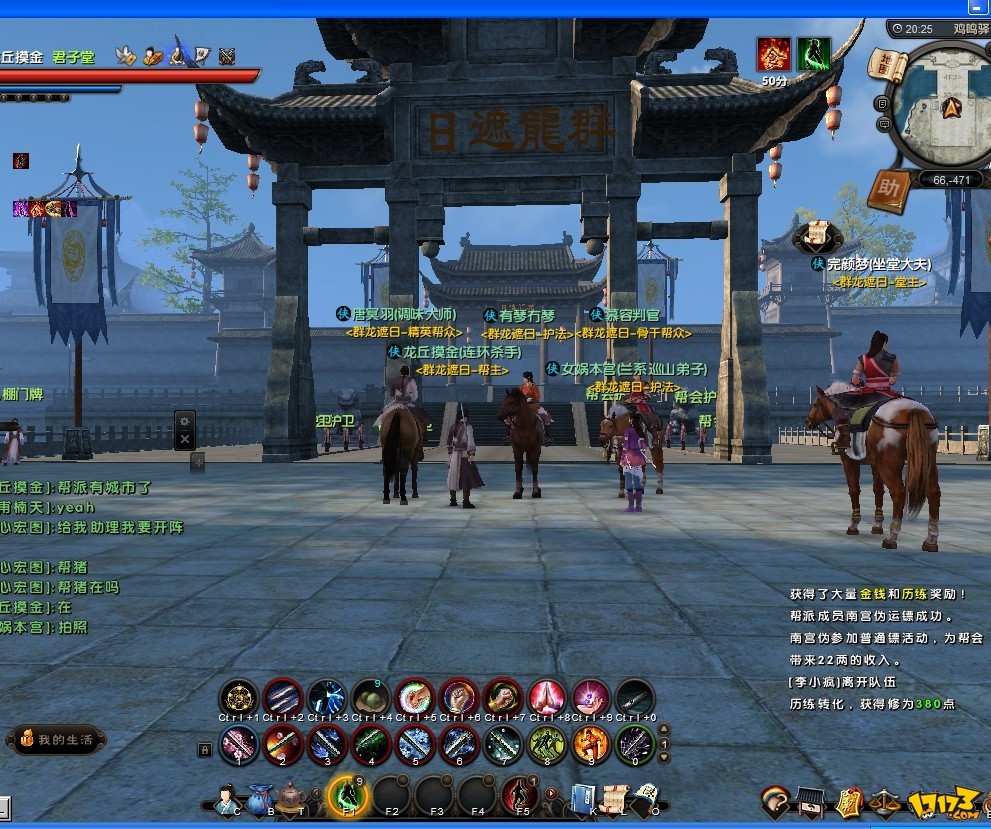Click the scroll icon above 完颜梦's name
The height and width of the screenshot is (829, 991).
pos(818,236)
